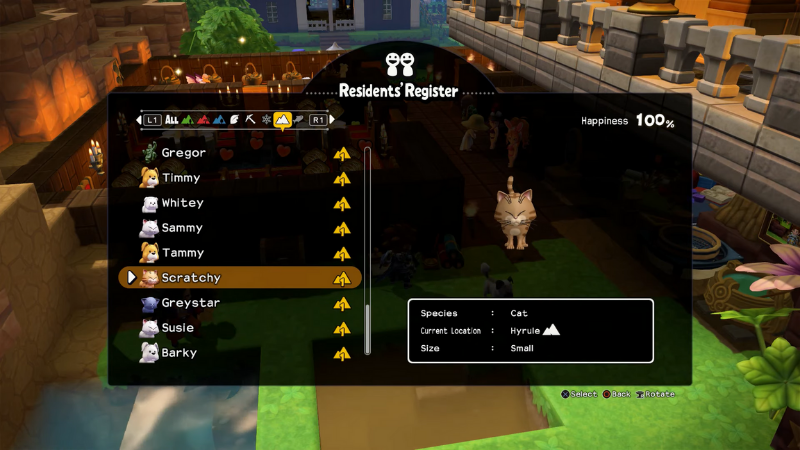This screenshot has width=800, height=450.
Task: Select the leaf filter tab
Action: (234, 120)
